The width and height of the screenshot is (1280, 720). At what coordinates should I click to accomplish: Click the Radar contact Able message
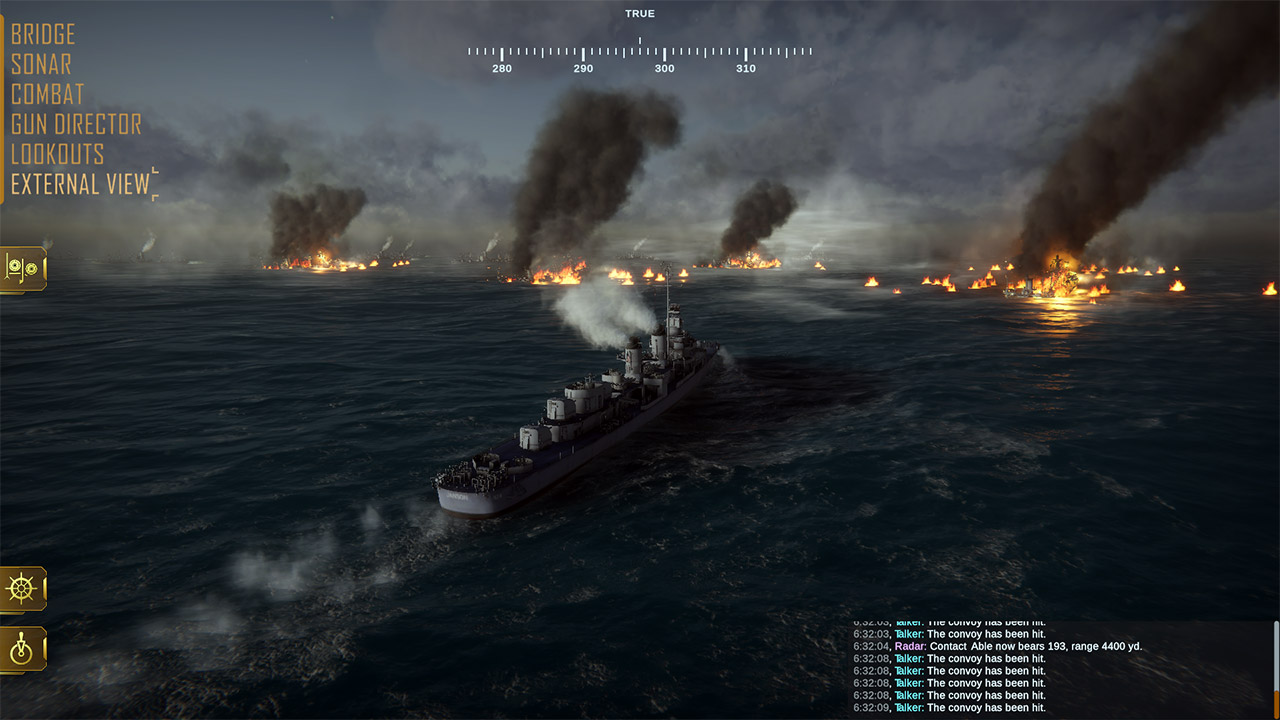(x=1000, y=647)
